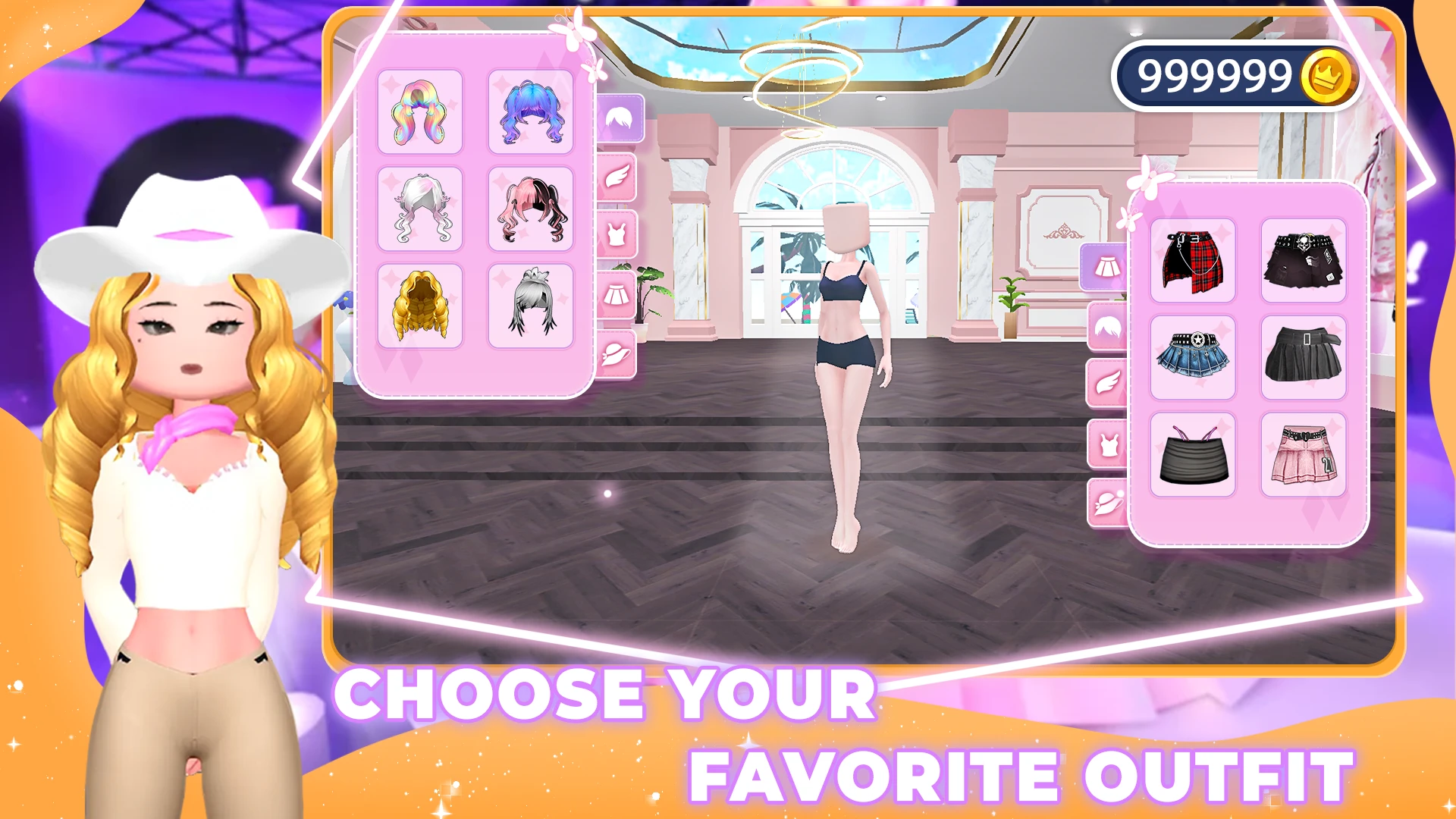
Task: Open the wings tab beside the hairstyle panel
Action: tap(617, 177)
